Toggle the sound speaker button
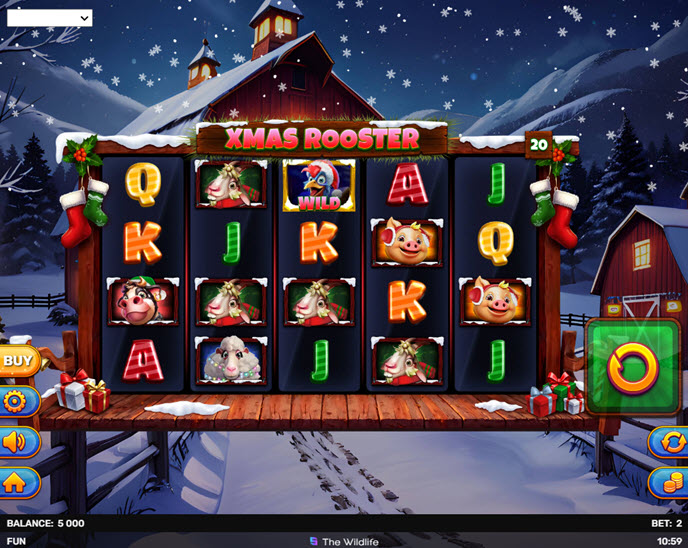Image resolution: width=688 pixels, height=548 pixels. point(16,442)
